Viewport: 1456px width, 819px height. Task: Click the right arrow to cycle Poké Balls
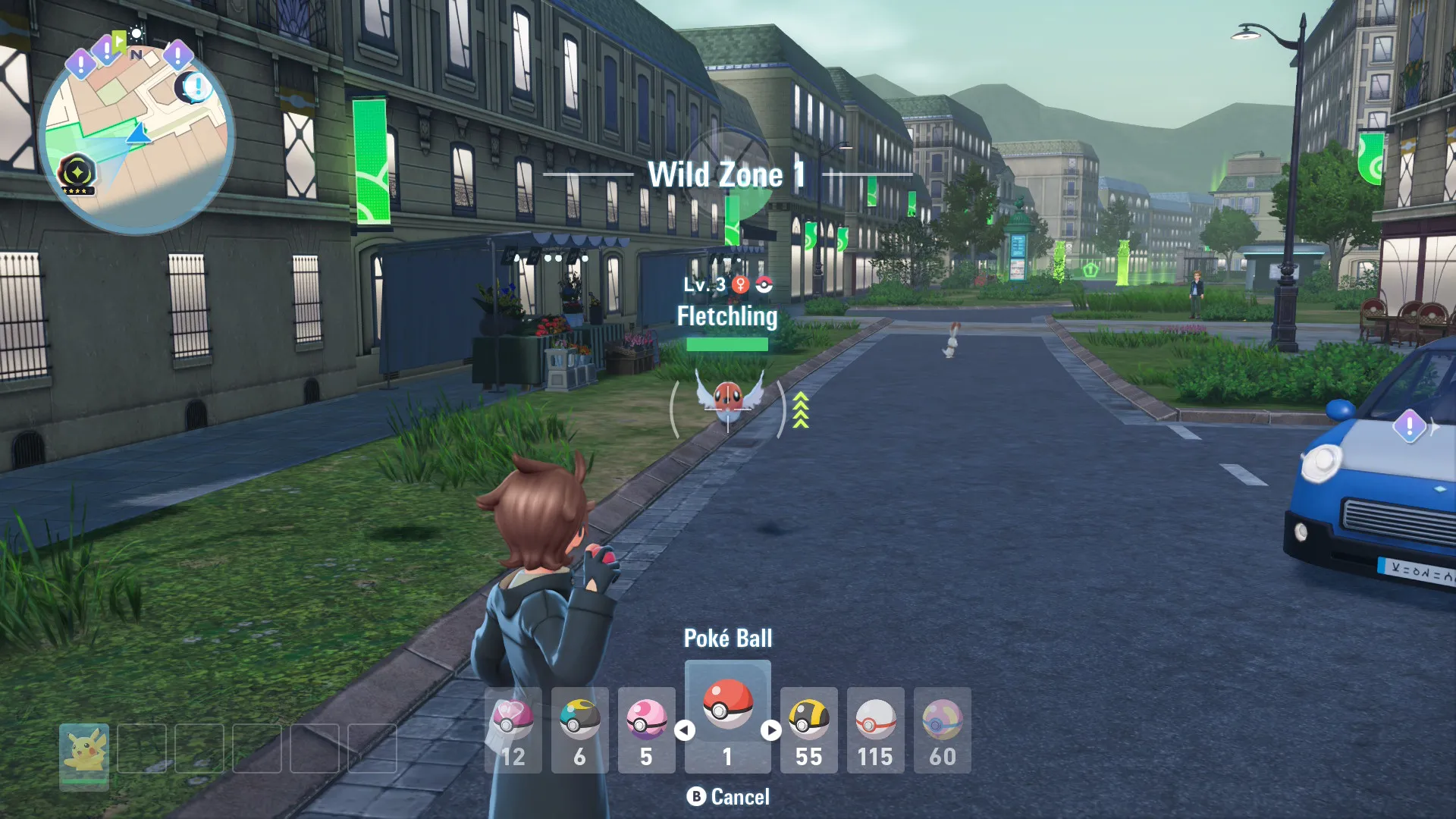tap(770, 731)
